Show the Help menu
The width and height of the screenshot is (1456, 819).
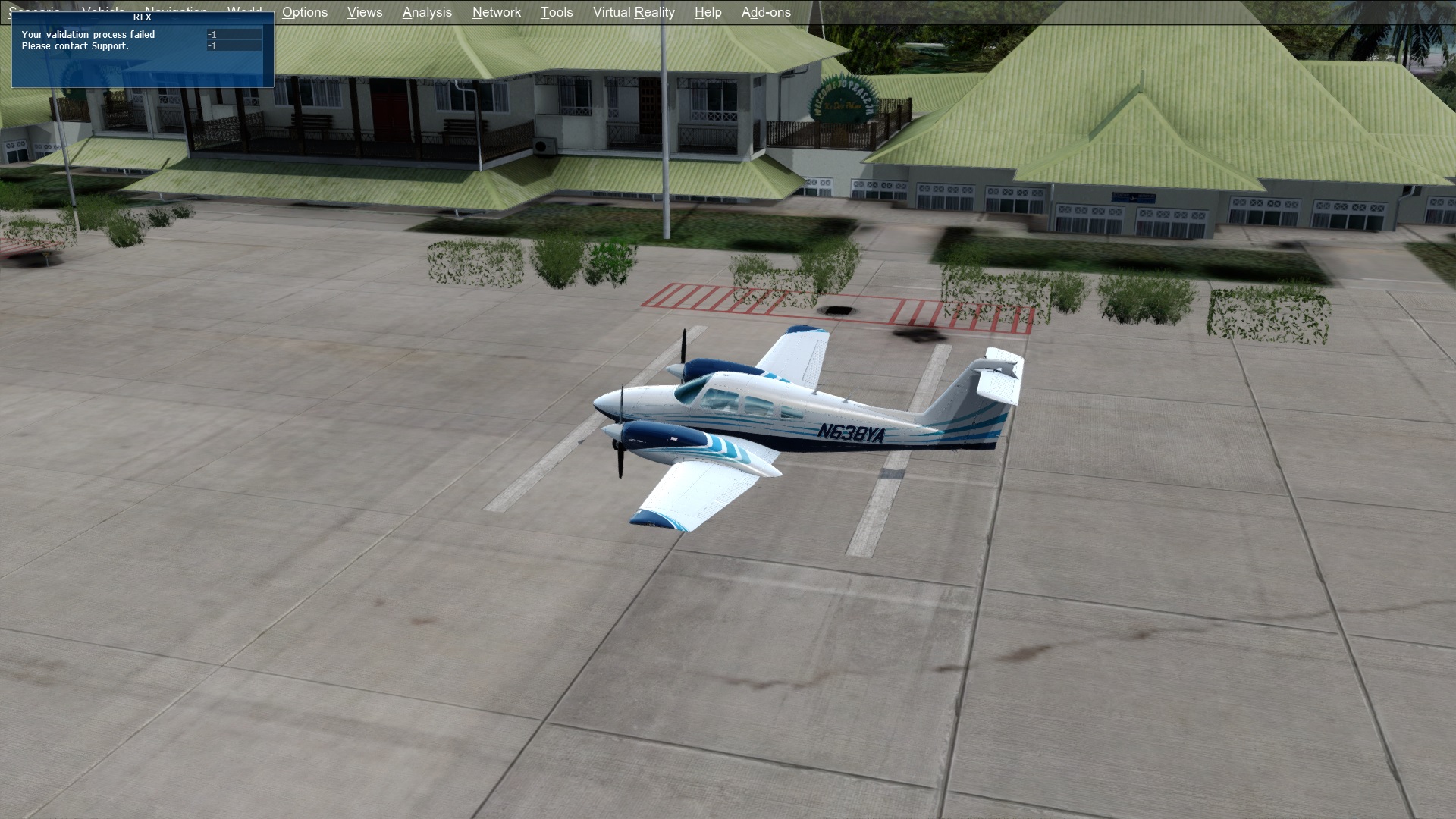pos(708,12)
